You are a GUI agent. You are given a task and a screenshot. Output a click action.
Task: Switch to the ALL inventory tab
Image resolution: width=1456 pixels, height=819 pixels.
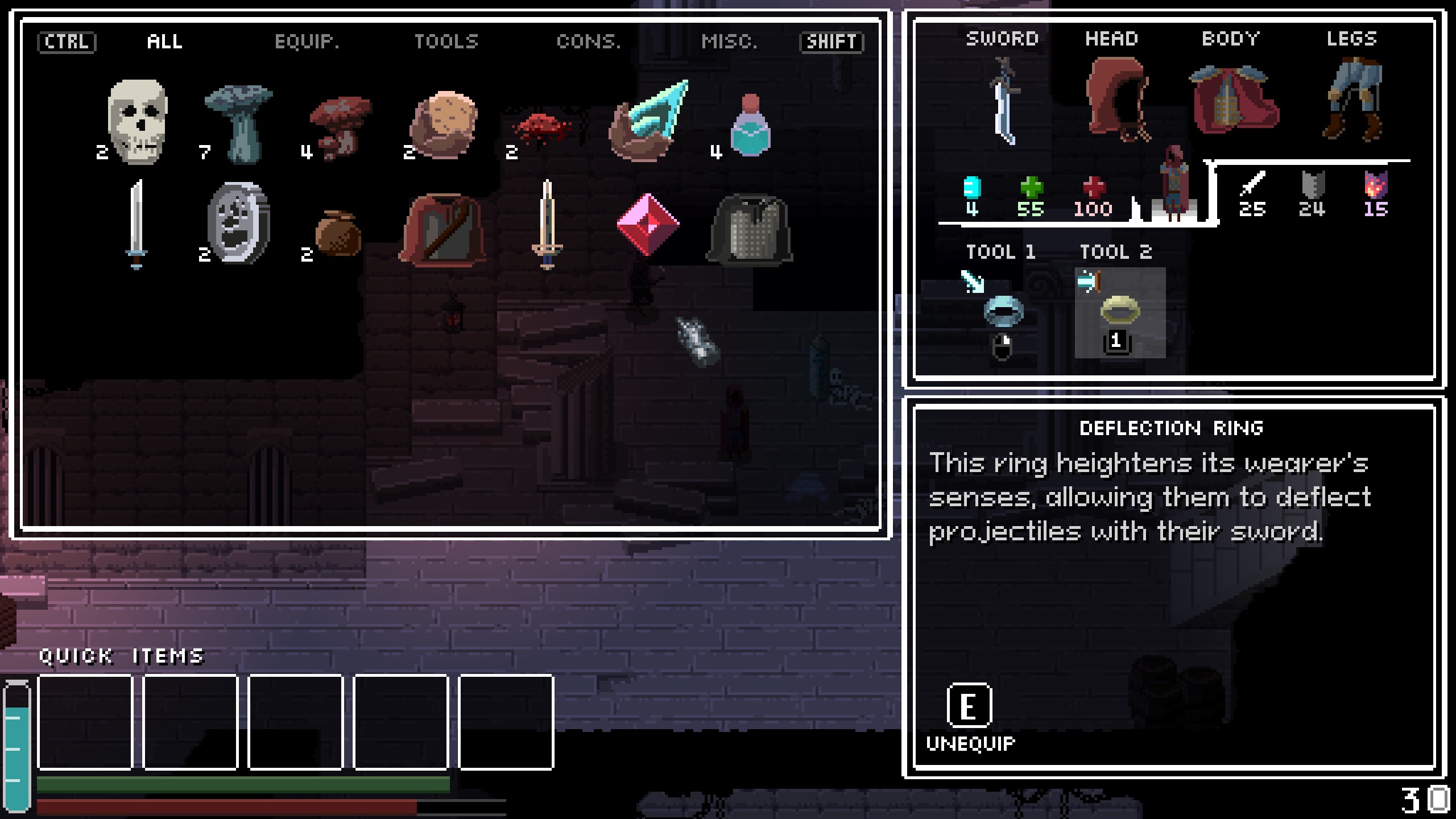tap(164, 42)
